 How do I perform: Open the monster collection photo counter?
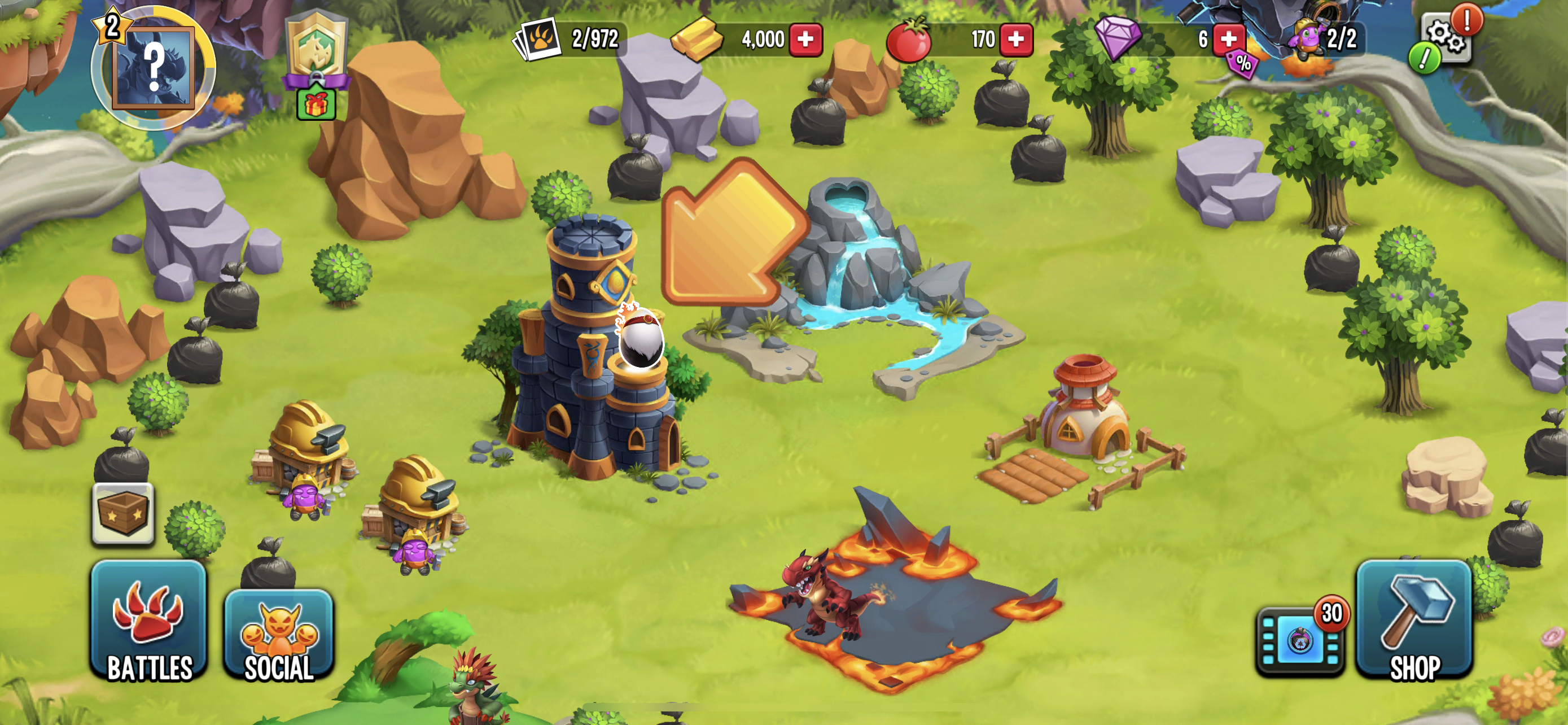click(568, 40)
